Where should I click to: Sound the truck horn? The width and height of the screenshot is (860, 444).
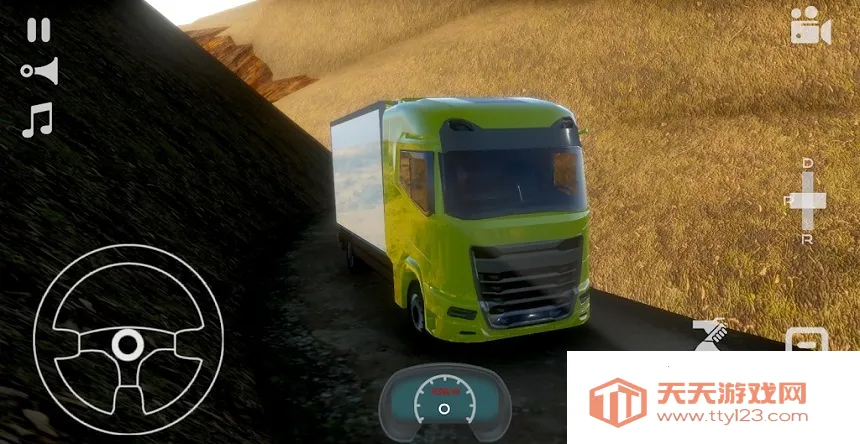click(39, 72)
